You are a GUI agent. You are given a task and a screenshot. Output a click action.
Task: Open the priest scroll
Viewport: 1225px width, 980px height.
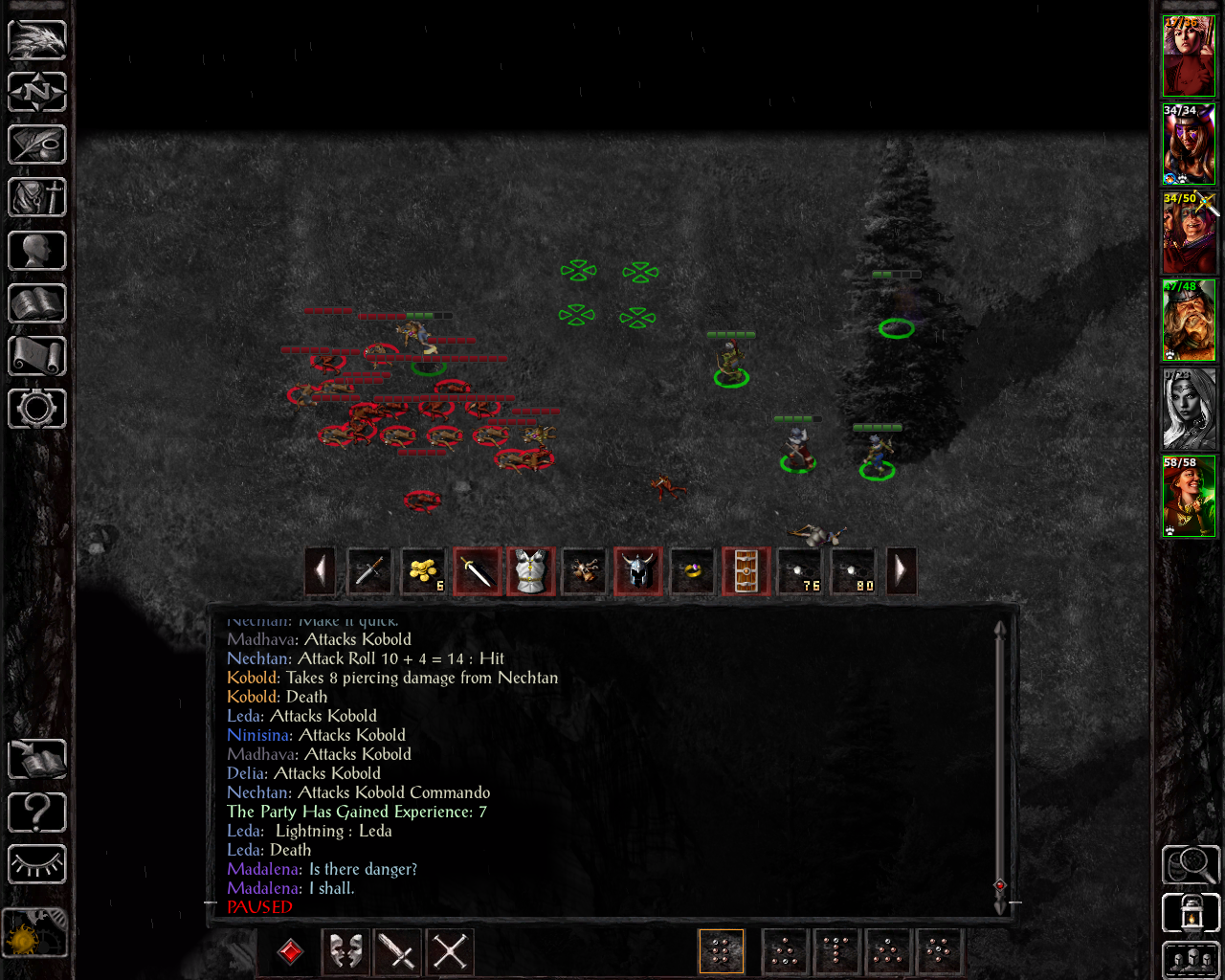(x=37, y=356)
